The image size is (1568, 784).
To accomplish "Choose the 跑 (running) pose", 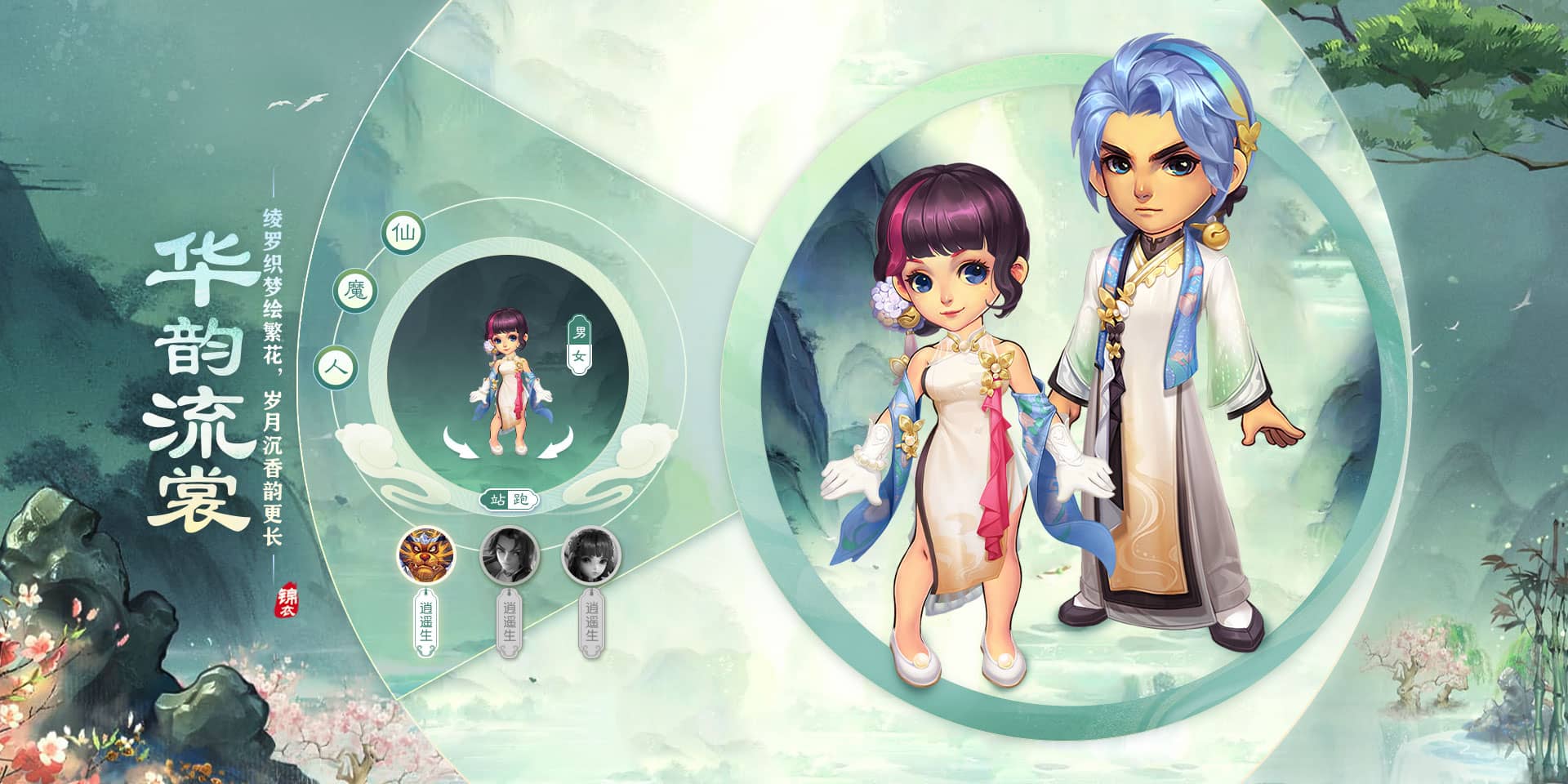I will pos(521,500).
